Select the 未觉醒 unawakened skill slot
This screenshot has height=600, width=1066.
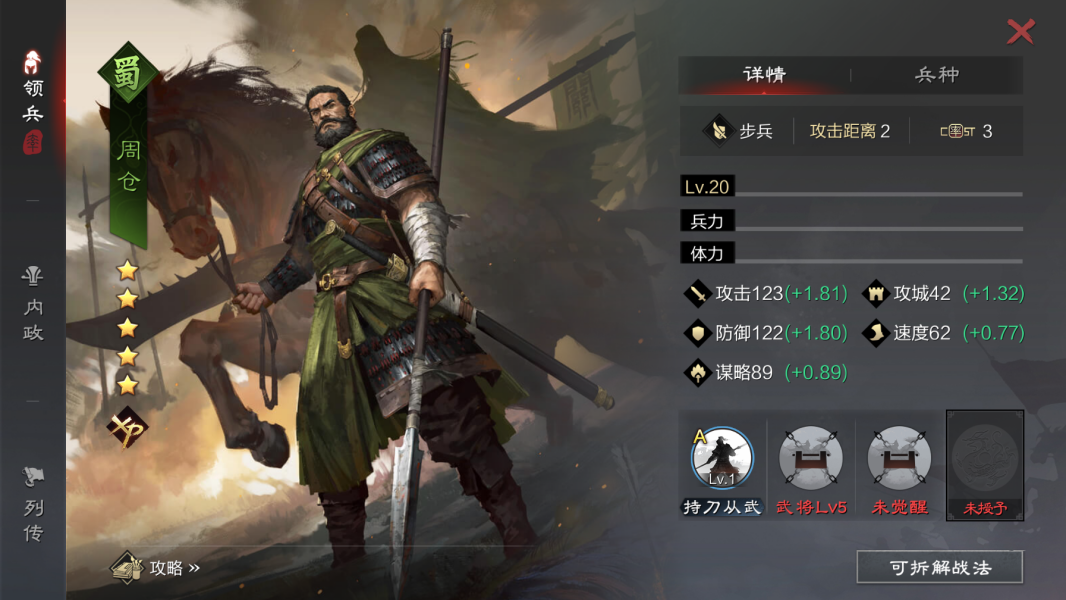tap(898, 459)
